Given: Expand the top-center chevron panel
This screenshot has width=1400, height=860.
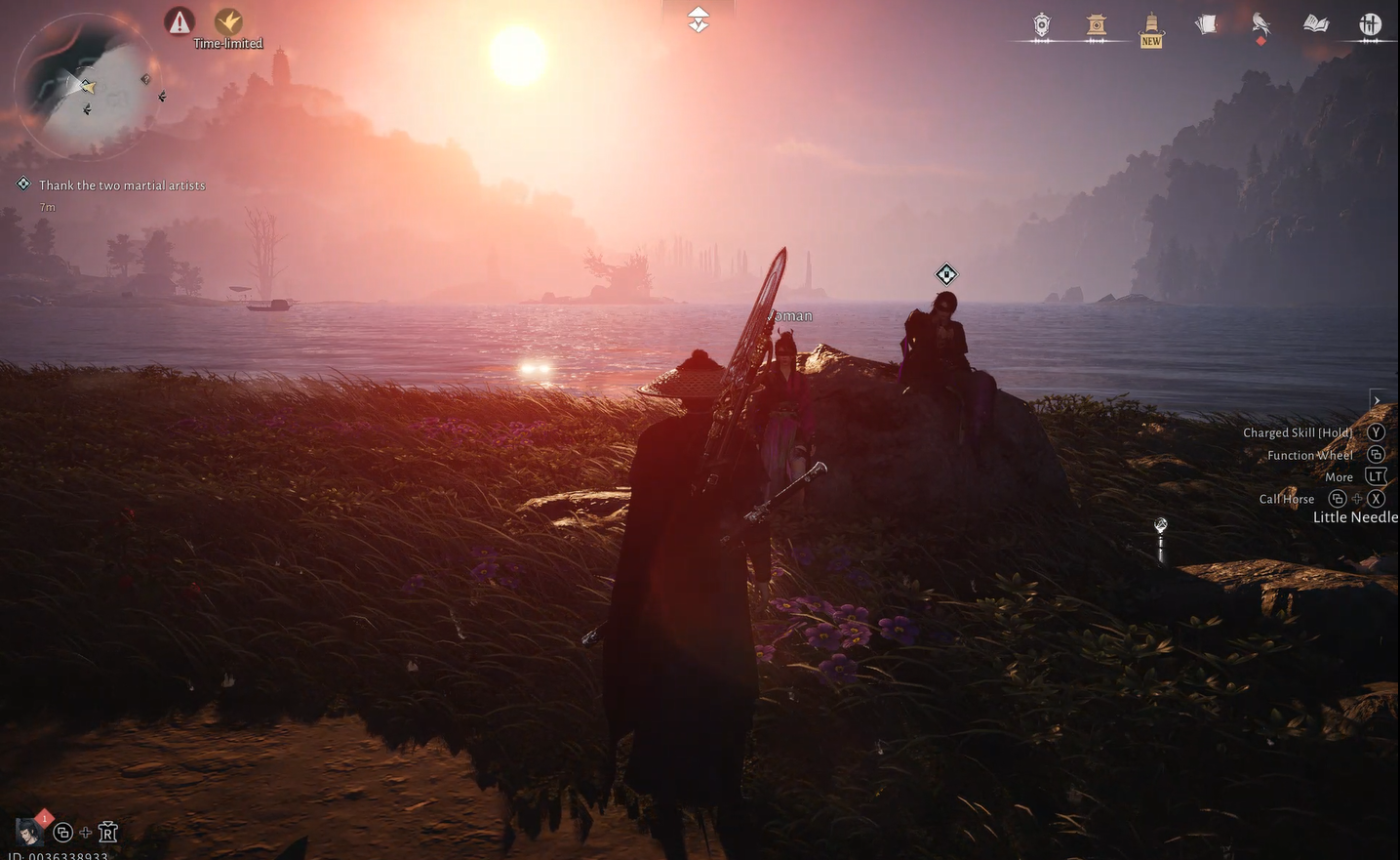Looking at the screenshot, I should pyautogui.click(x=698, y=18).
